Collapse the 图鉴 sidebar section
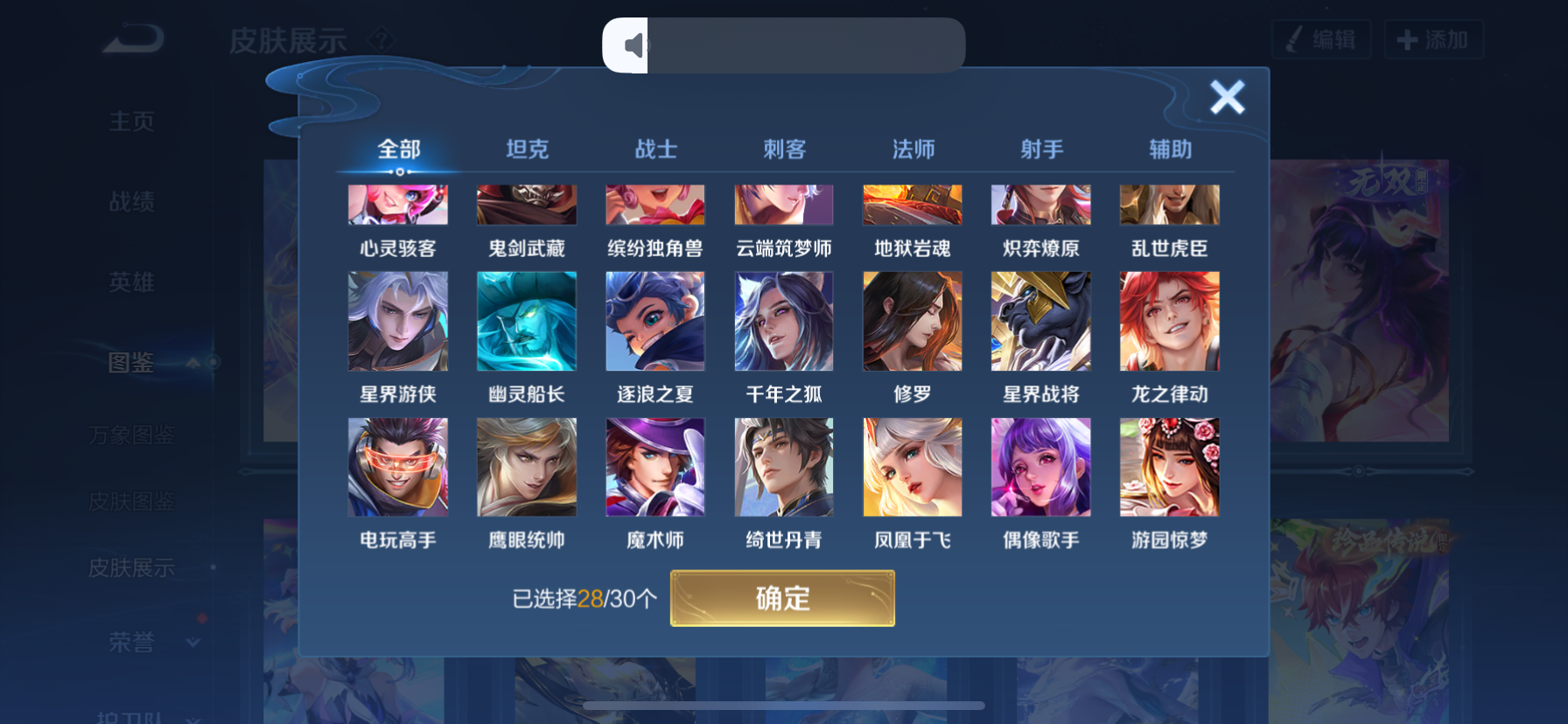Viewport: 1568px width, 724px height. pos(194,364)
